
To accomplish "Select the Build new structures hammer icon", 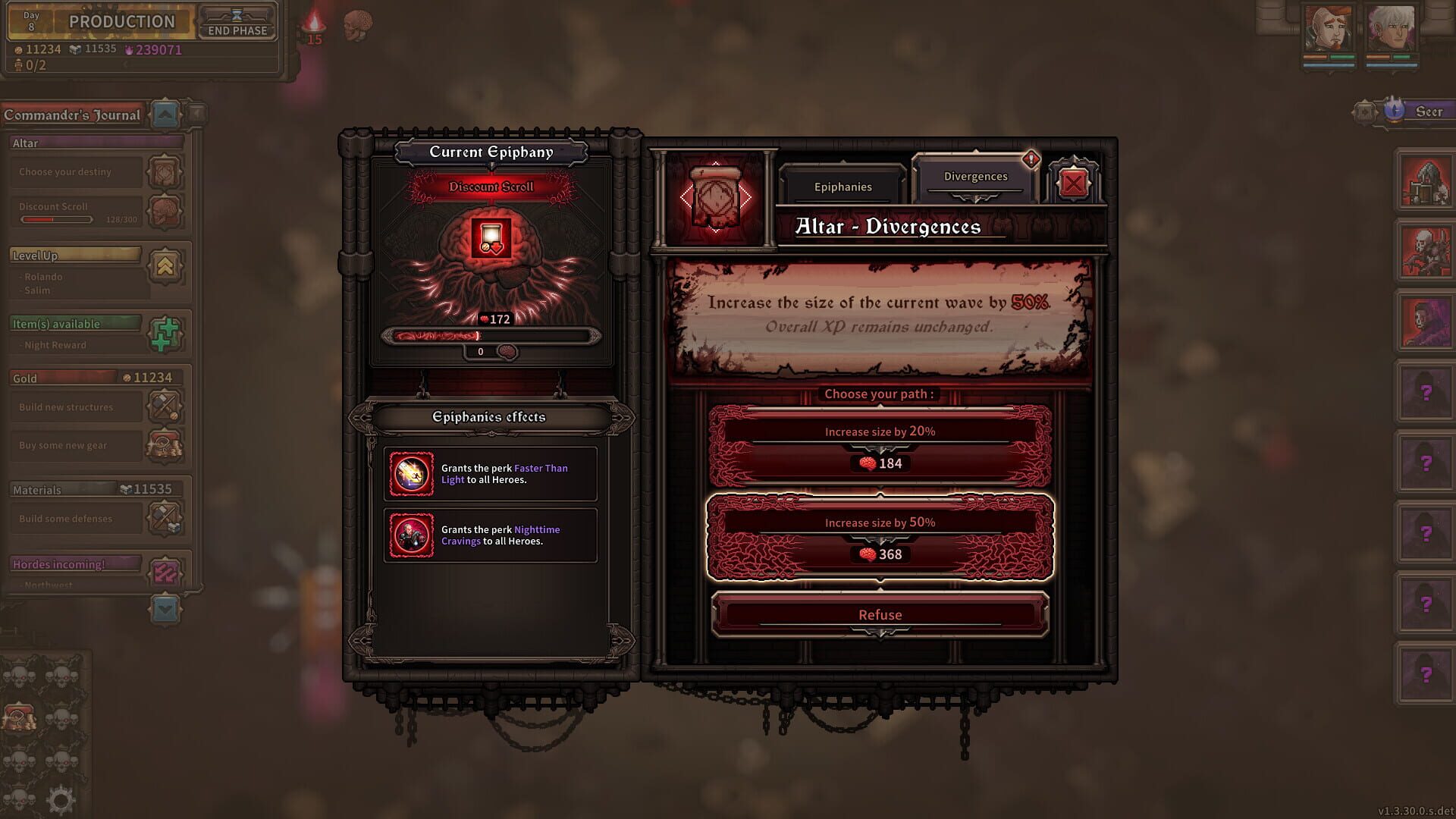I will [165, 404].
